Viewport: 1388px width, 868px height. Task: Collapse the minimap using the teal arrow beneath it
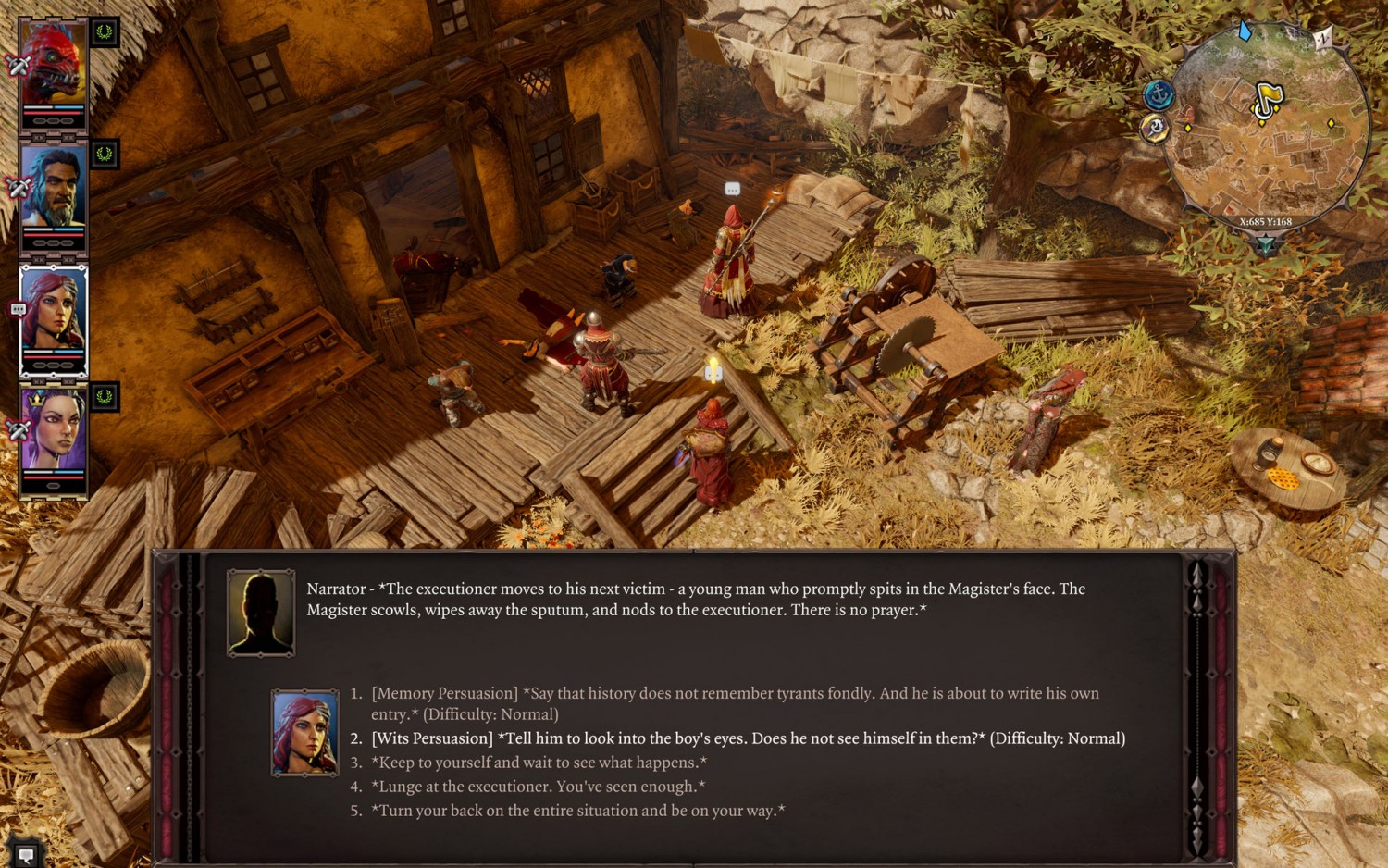click(x=1266, y=242)
